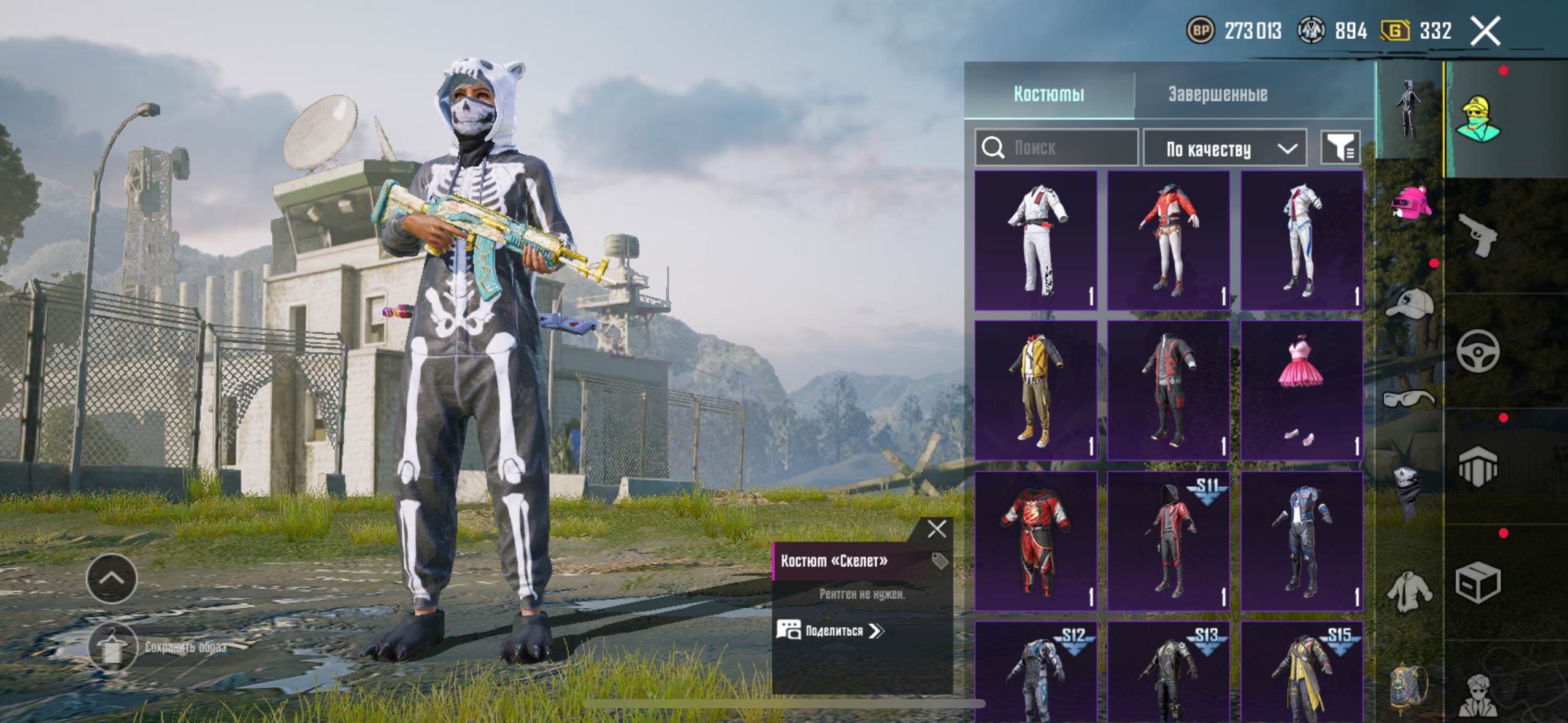Select the pink helmet headgear category
This screenshot has width=1568, height=723.
[x=1410, y=204]
